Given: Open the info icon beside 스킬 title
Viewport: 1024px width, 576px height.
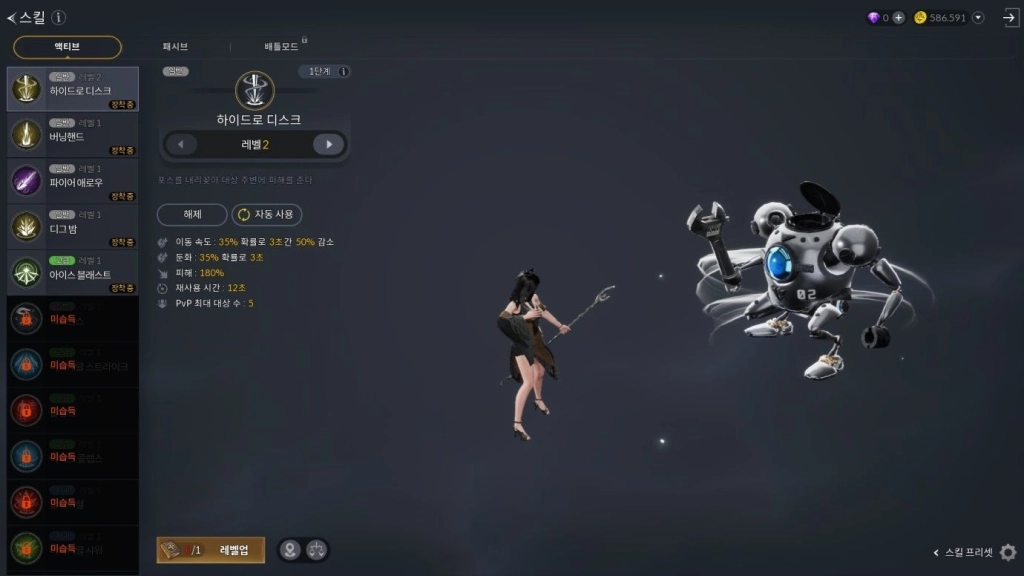Looking at the screenshot, I should [x=59, y=18].
